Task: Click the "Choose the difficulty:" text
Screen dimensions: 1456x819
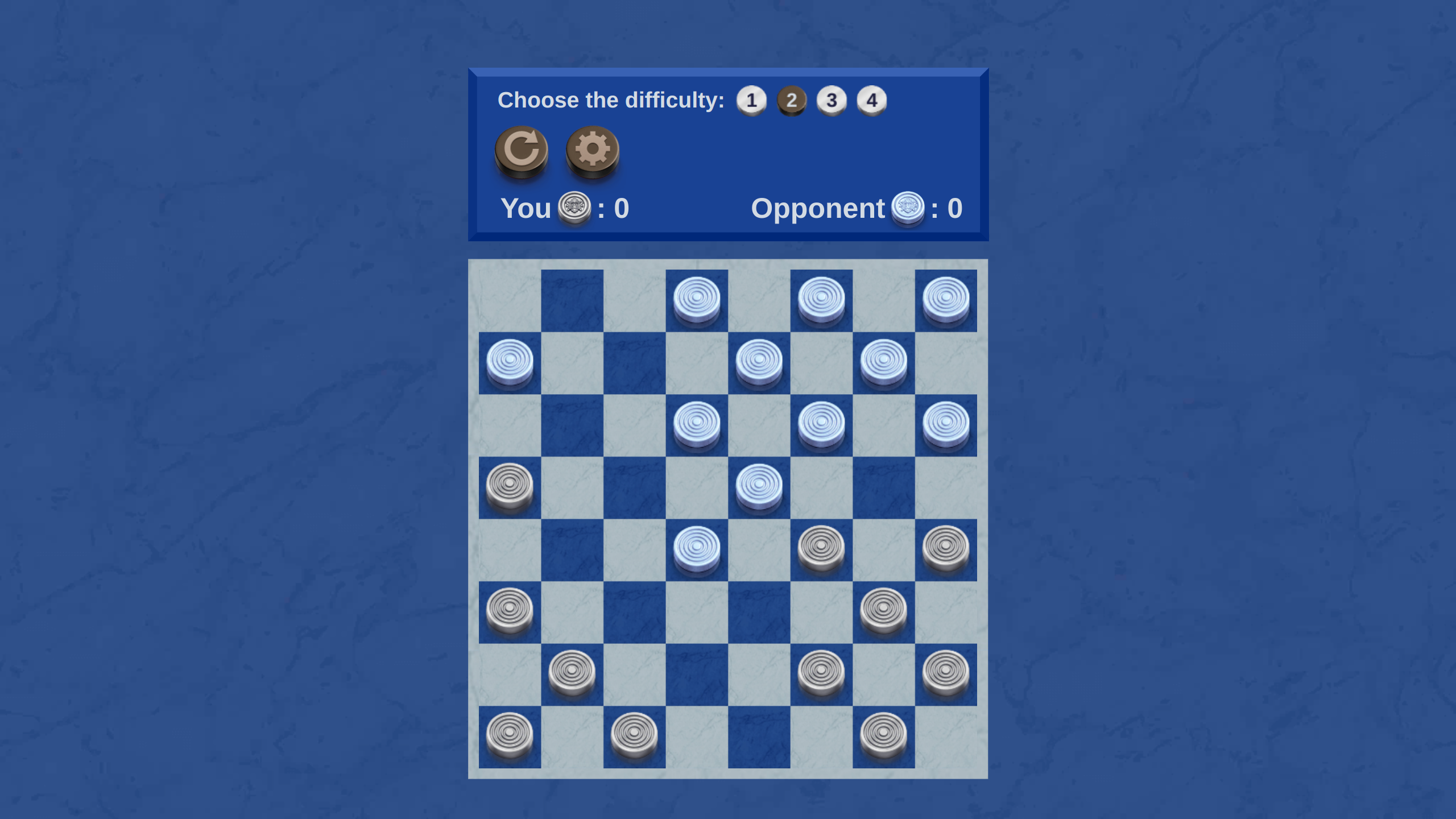Action: [611, 100]
